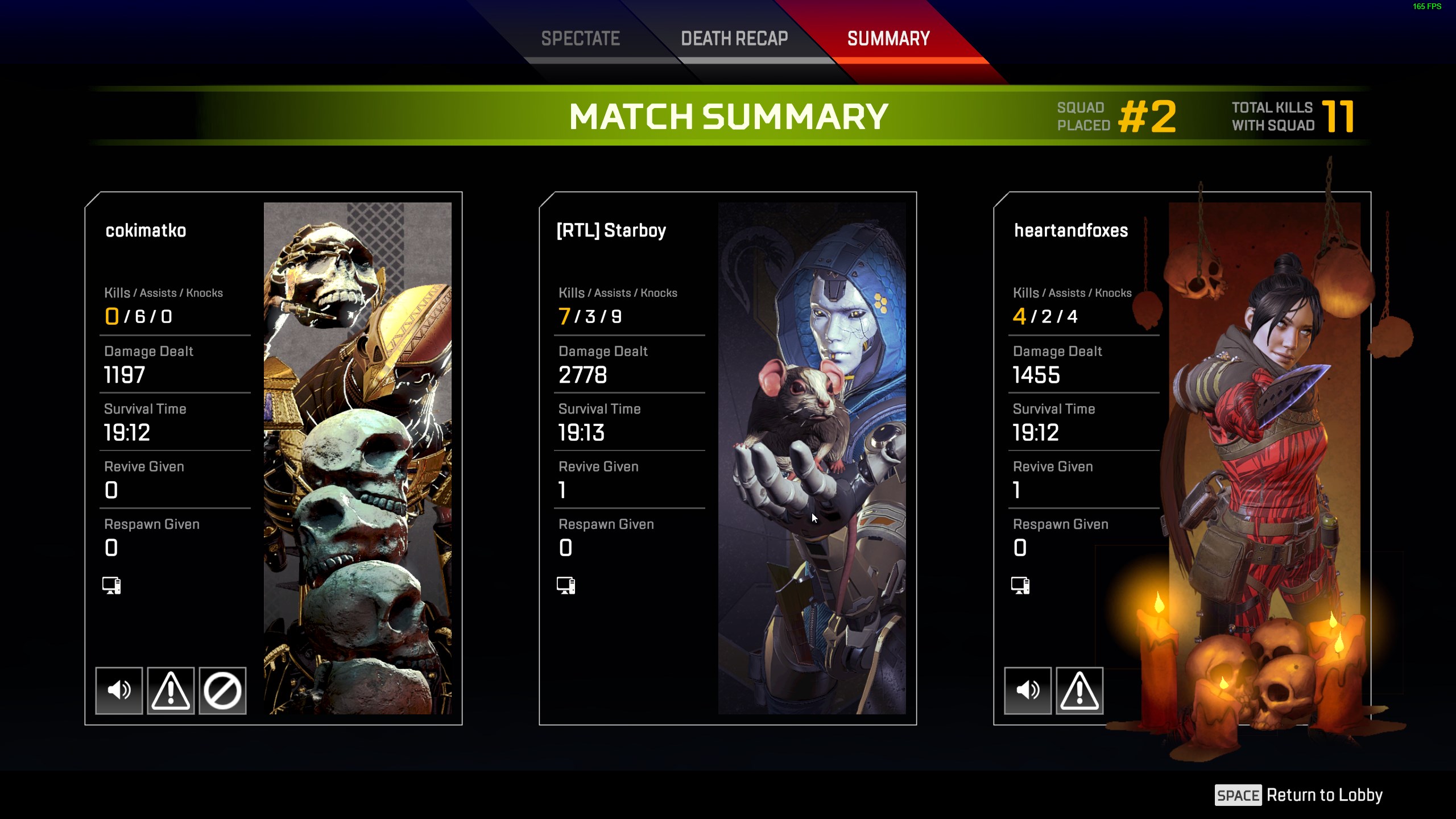Screen dimensions: 1456x819
Task: Return to Lobby
Action: 1299,795
